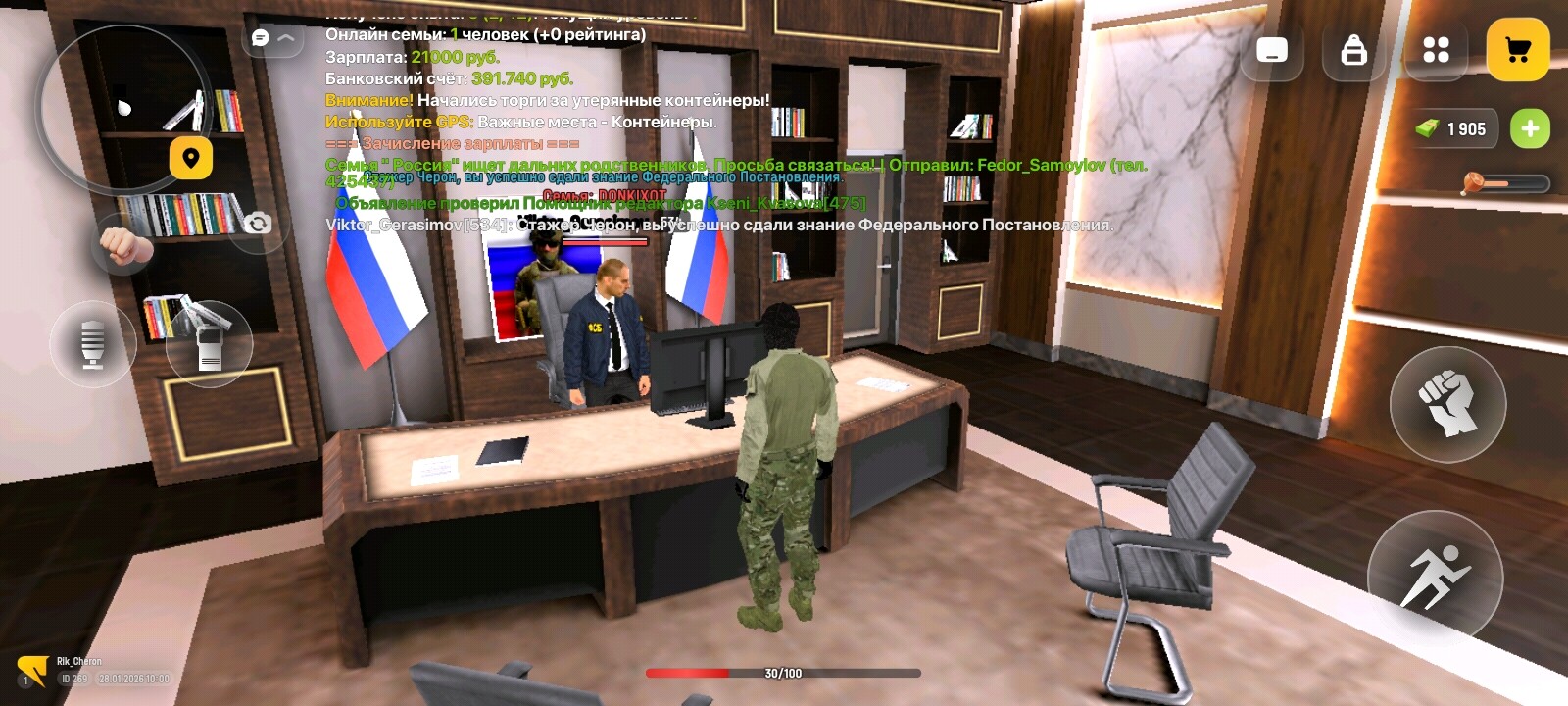This screenshot has height=706, width=1568.
Task: Select the bone item in the hotbar slot
Action: click(x=1475, y=181)
